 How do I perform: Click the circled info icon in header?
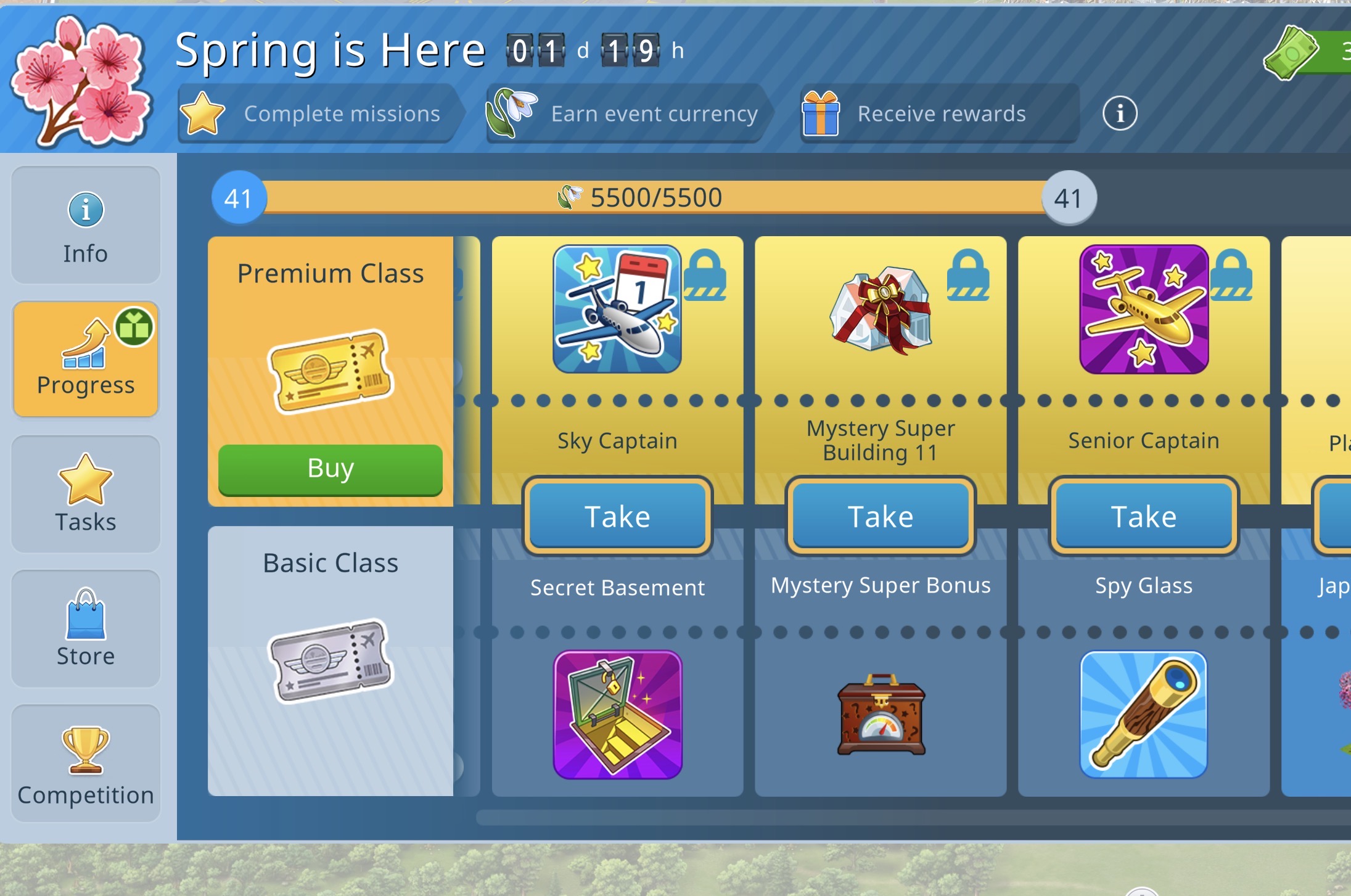tap(1120, 113)
